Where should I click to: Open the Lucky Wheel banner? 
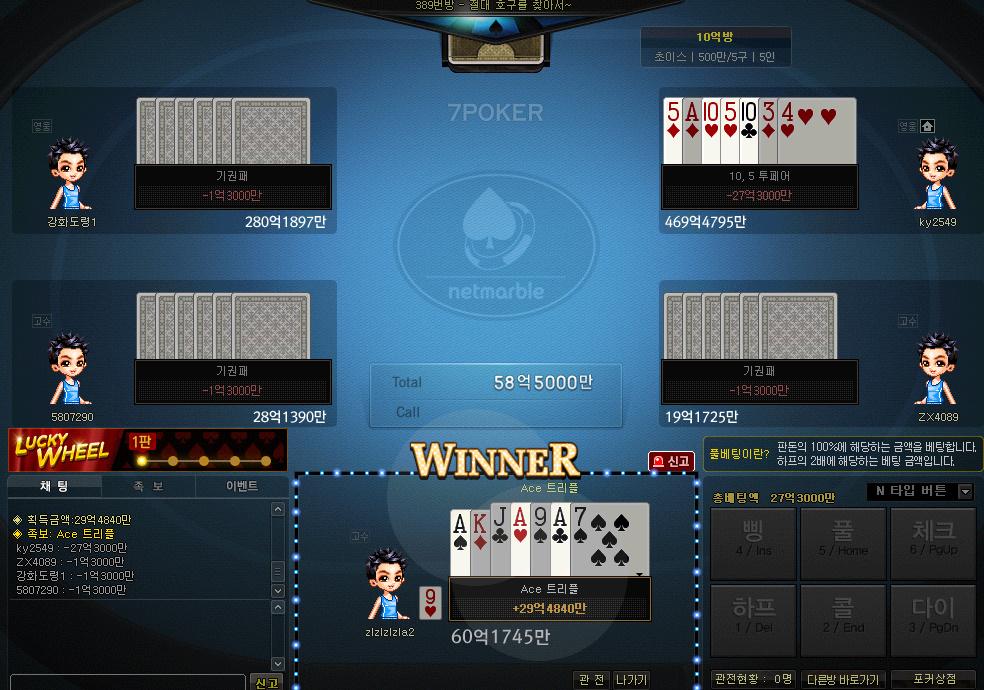point(147,451)
